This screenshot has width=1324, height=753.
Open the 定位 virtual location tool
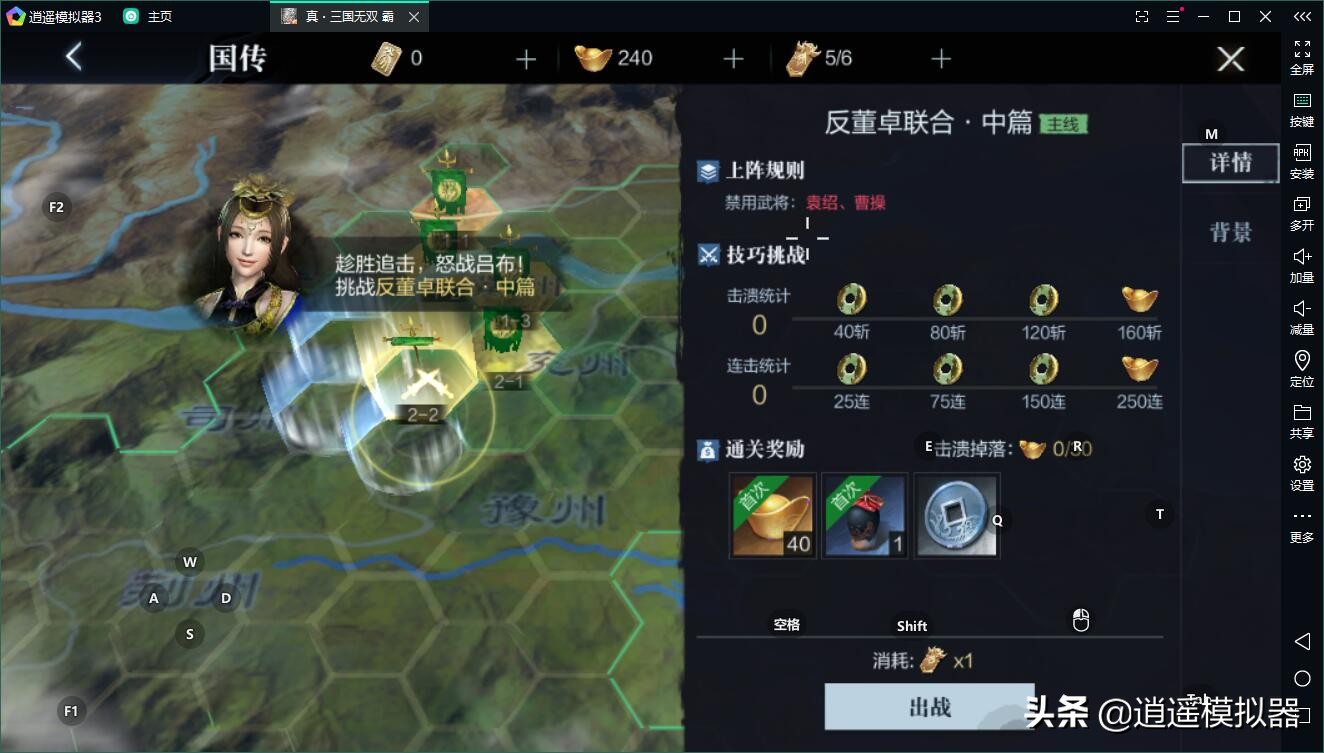[1301, 370]
